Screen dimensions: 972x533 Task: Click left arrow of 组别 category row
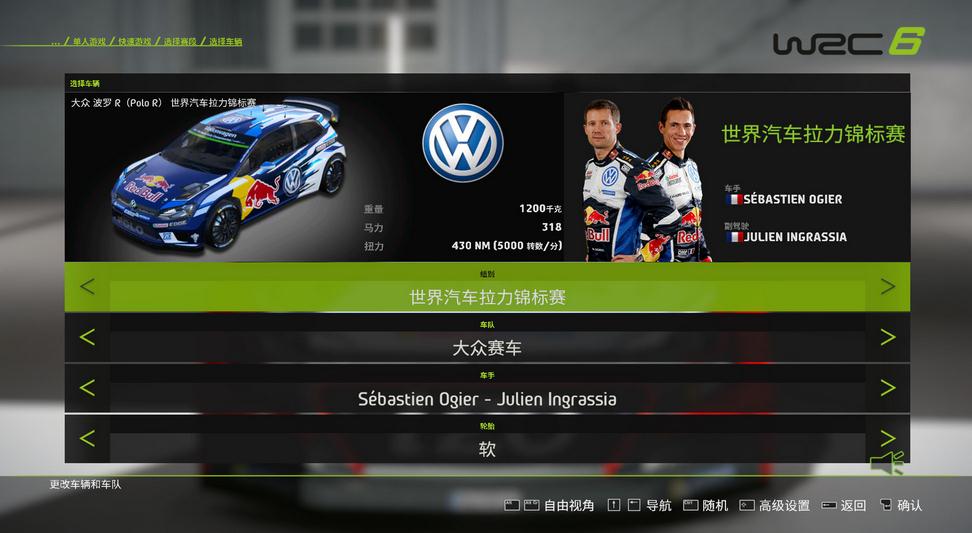point(87,287)
